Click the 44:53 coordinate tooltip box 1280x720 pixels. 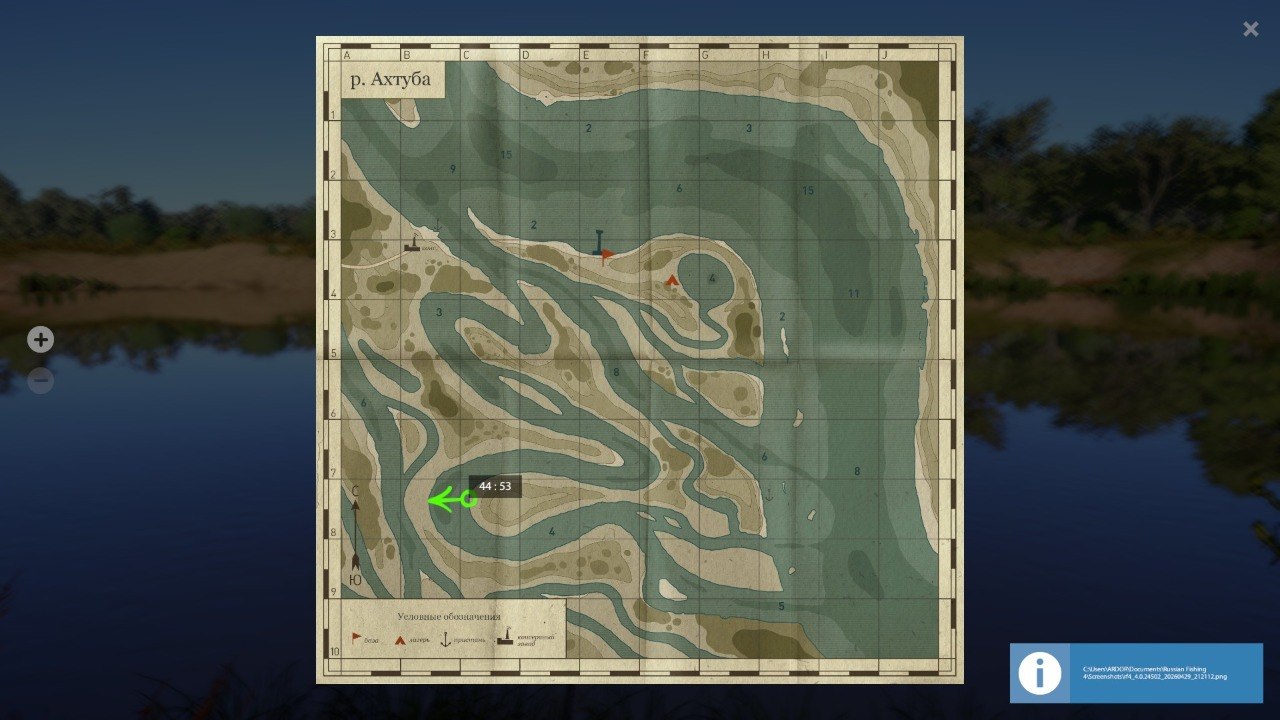click(x=495, y=486)
